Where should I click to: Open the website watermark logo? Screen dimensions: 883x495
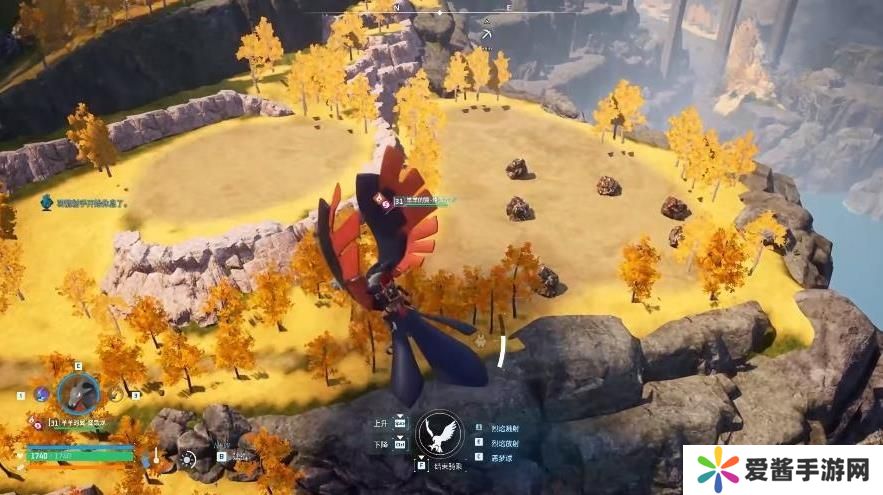782,470
